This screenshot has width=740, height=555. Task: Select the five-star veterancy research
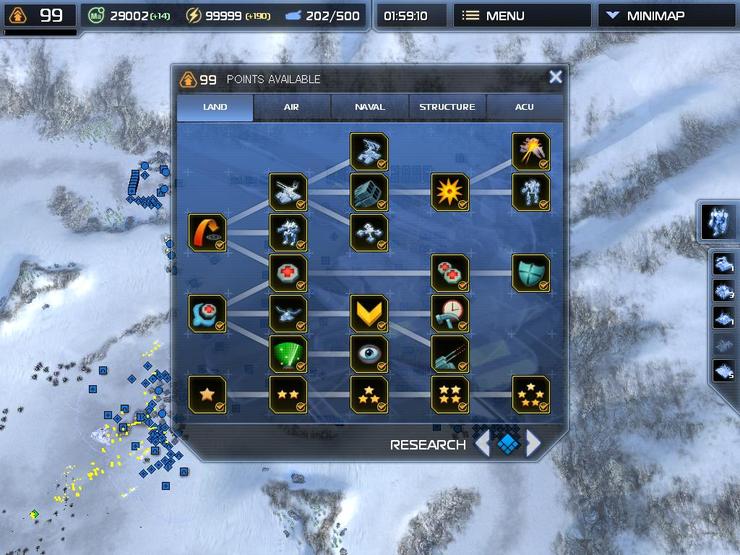click(531, 394)
